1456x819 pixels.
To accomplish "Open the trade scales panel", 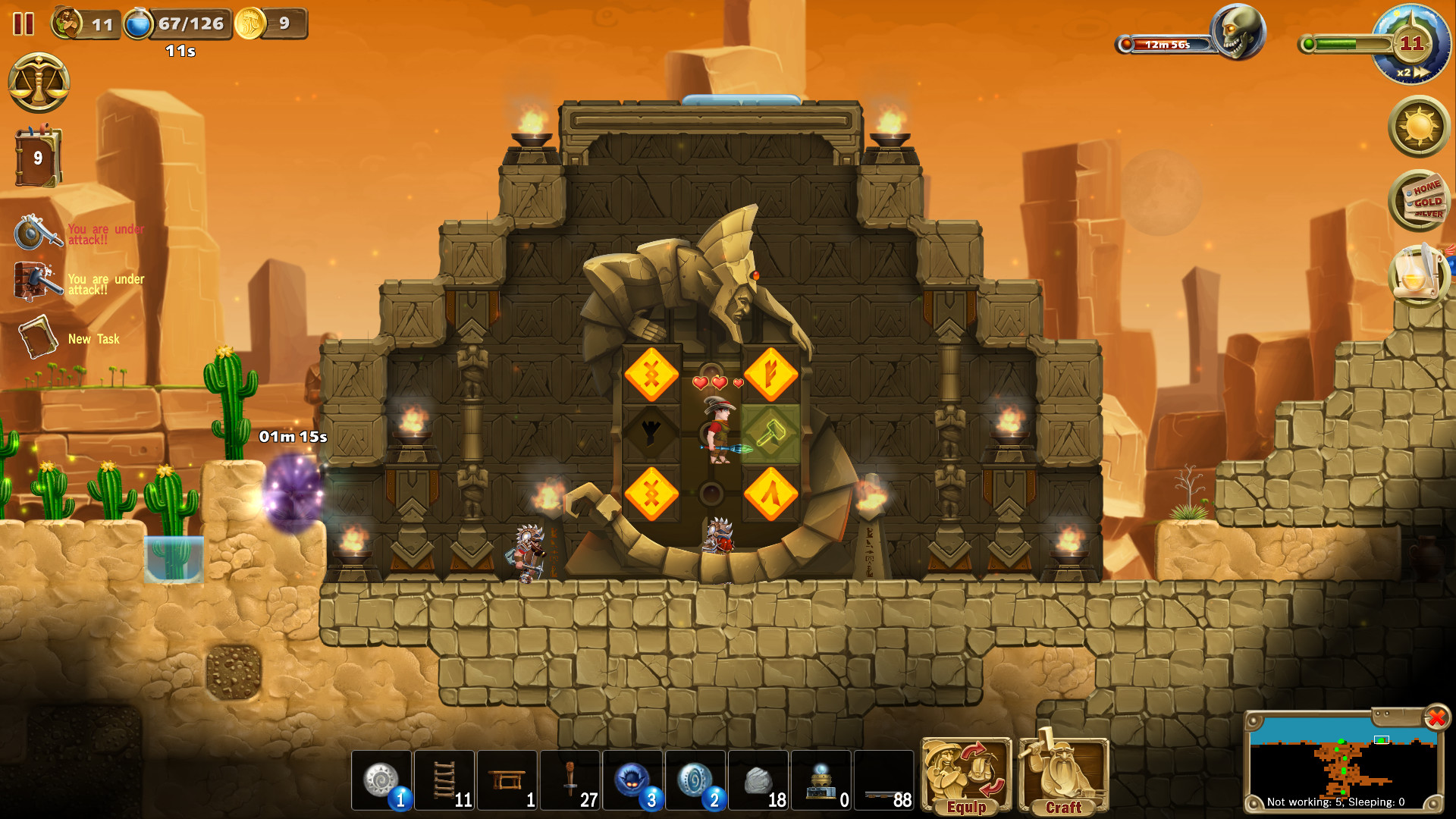I will [38, 83].
